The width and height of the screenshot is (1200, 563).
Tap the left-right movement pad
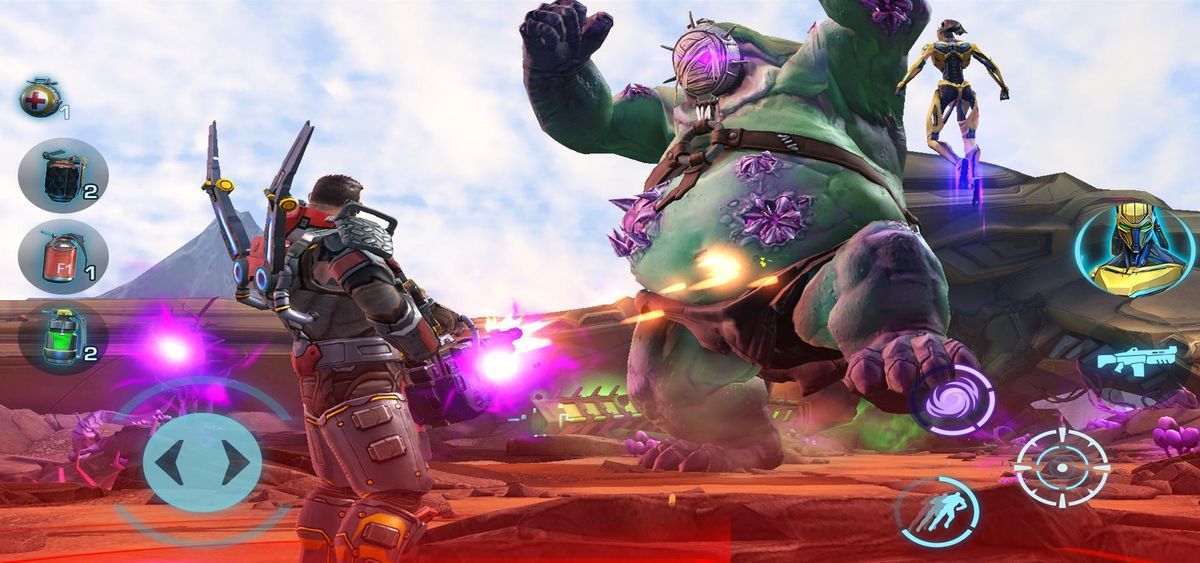tap(202, 461)
